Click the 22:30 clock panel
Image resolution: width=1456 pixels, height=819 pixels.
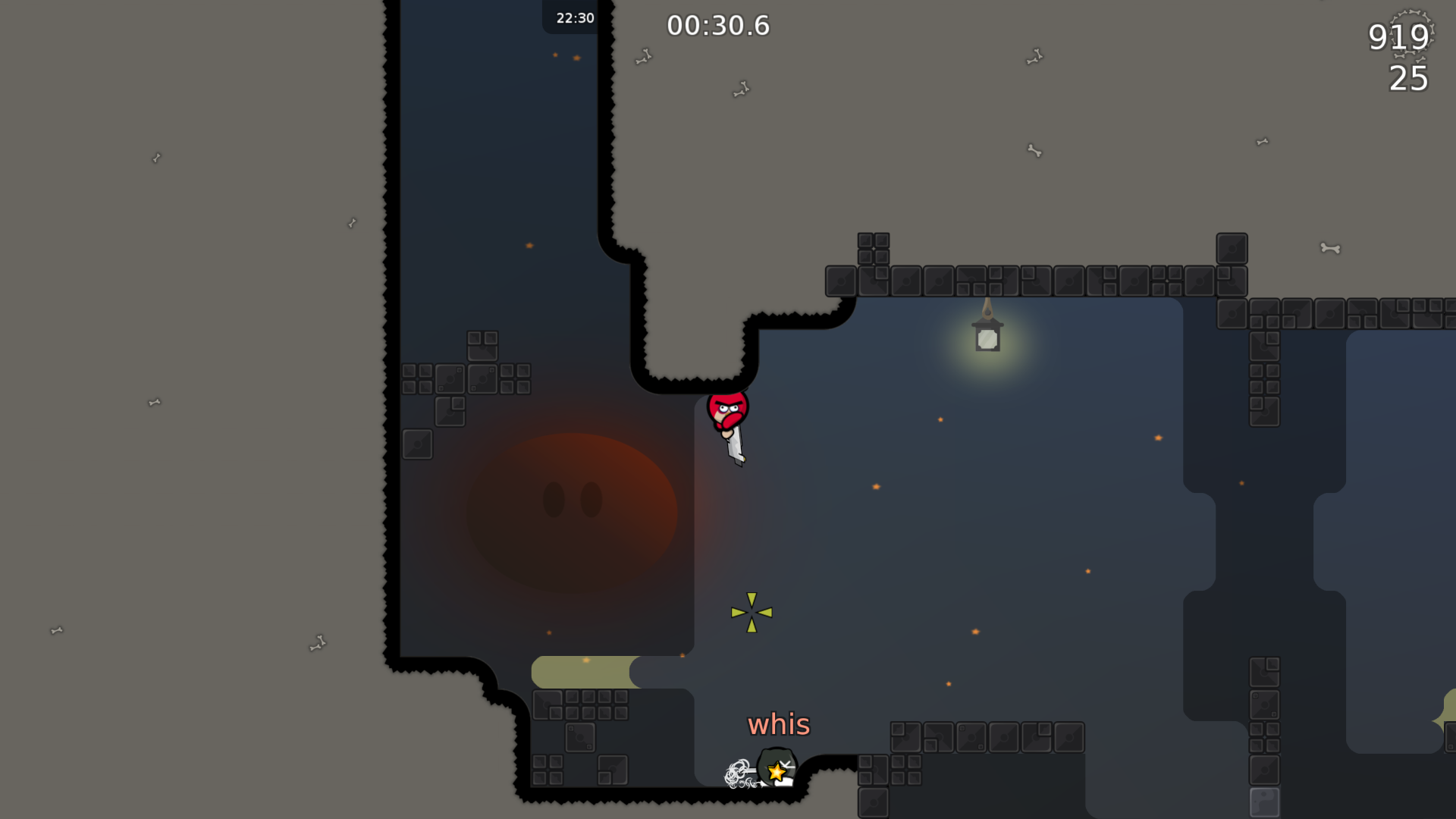(x=573, y=18)
